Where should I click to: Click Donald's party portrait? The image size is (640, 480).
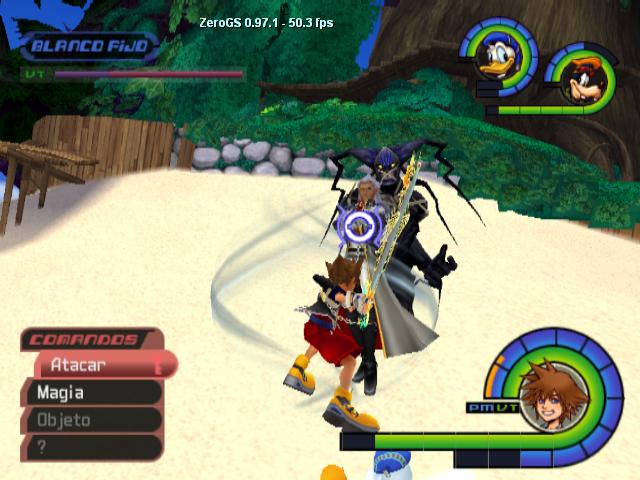click(x=497, y=57)
